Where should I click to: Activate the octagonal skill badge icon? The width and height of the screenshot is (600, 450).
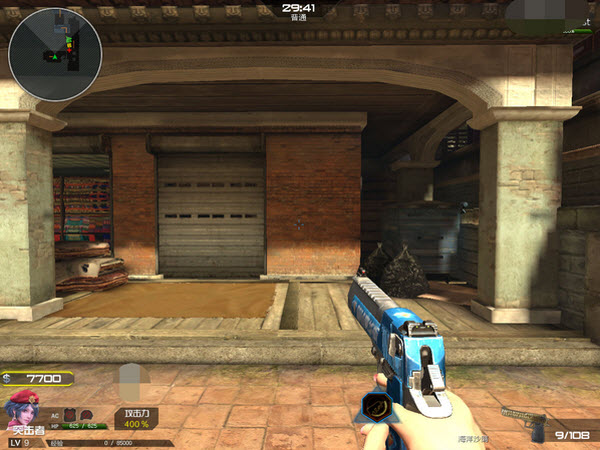point(375,407)
